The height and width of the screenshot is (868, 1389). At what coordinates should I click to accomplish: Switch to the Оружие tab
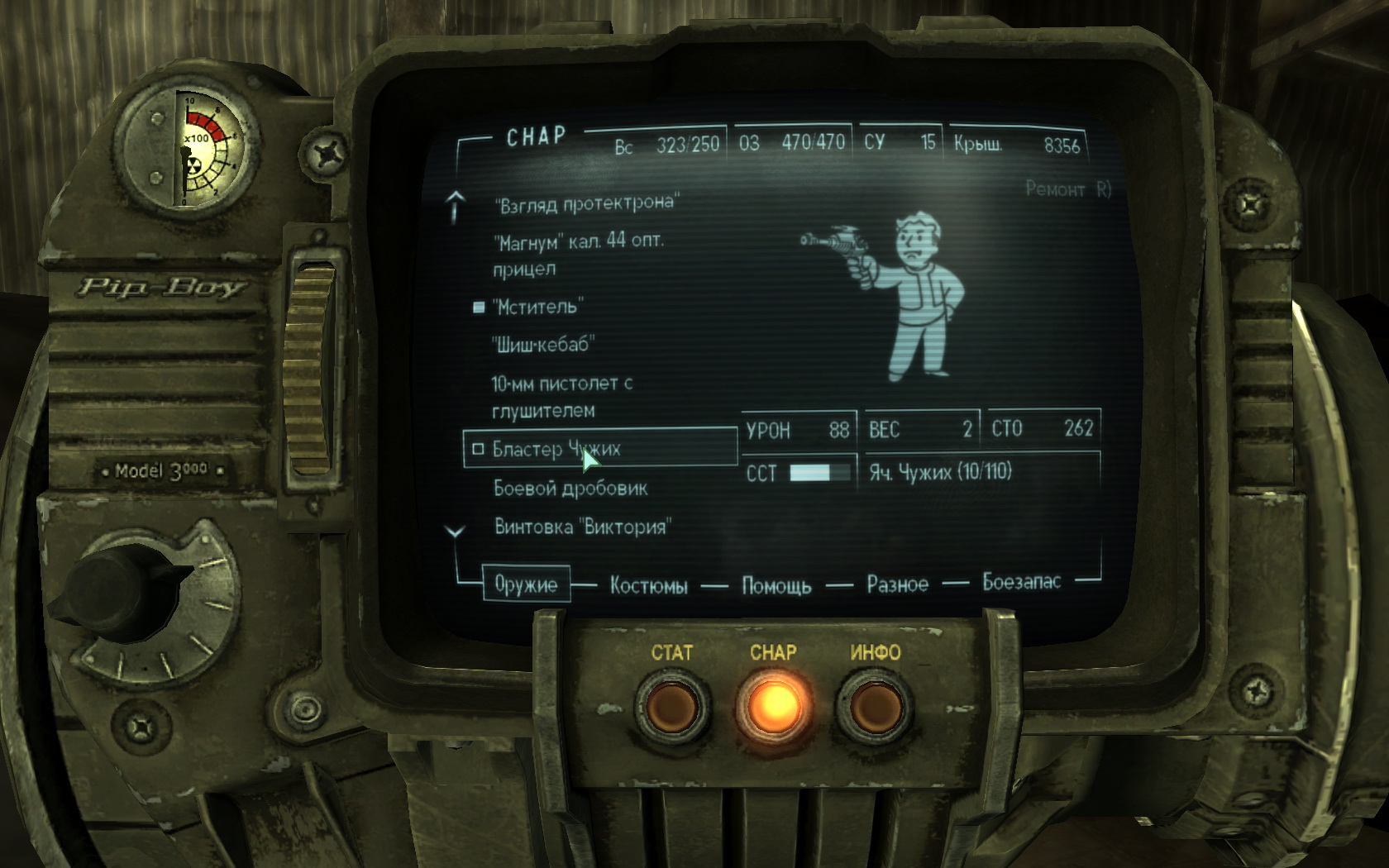pyautogui.click(x=526, y=584)
